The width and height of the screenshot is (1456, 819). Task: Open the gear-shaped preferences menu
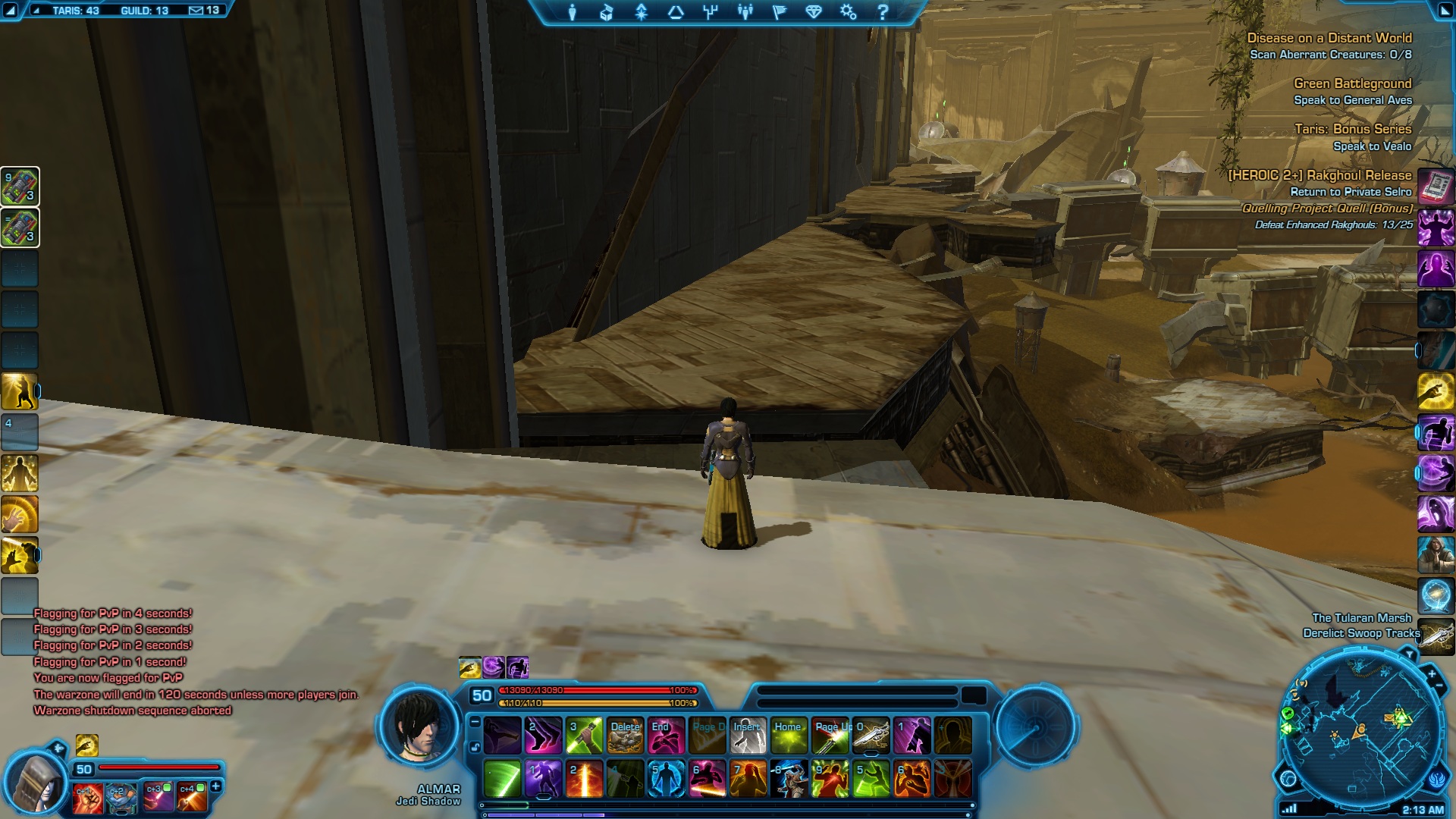848,12
